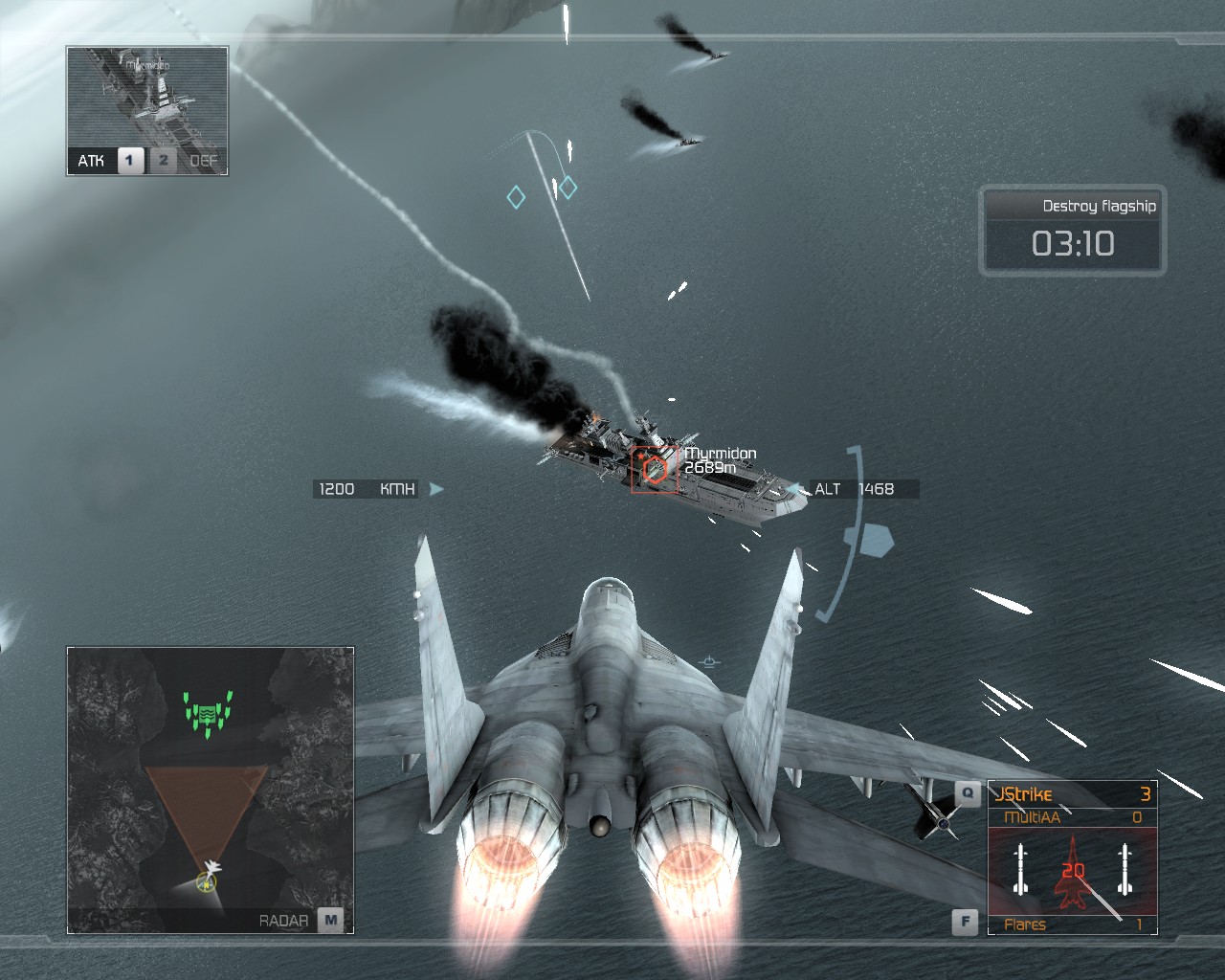The width and height of the screenshot is (1225, 980).
Task: Select the JStrike weapon entry
Action: coord(1072,794)
